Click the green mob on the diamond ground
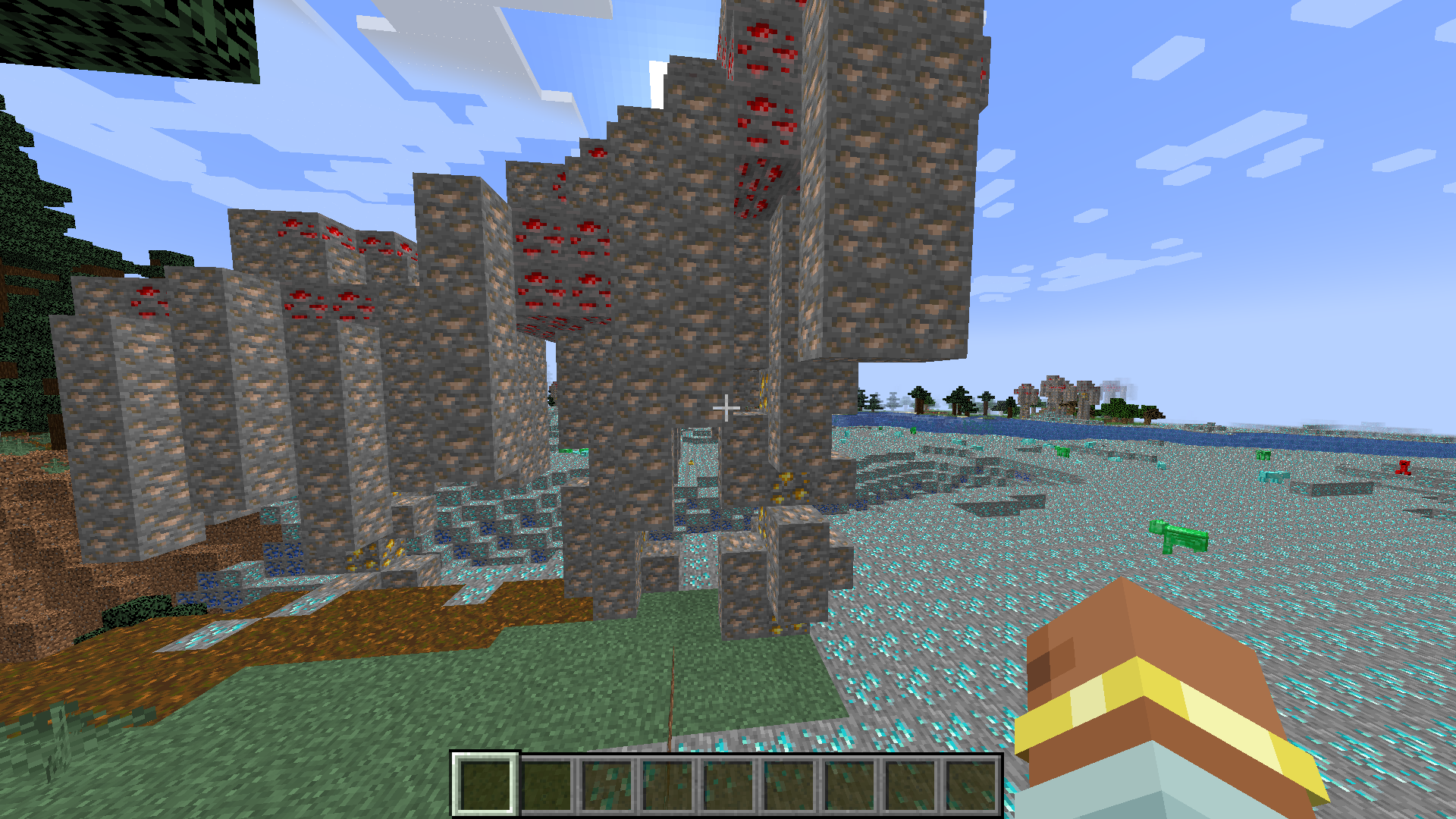Image resolution: width=1456 pixels, height=819 pixels. tap(1179, 538)
